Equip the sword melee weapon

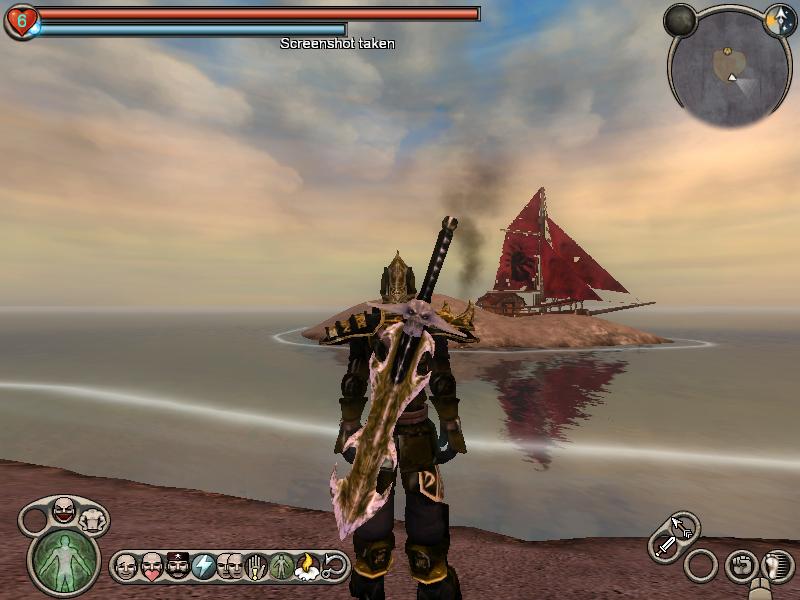665,546
